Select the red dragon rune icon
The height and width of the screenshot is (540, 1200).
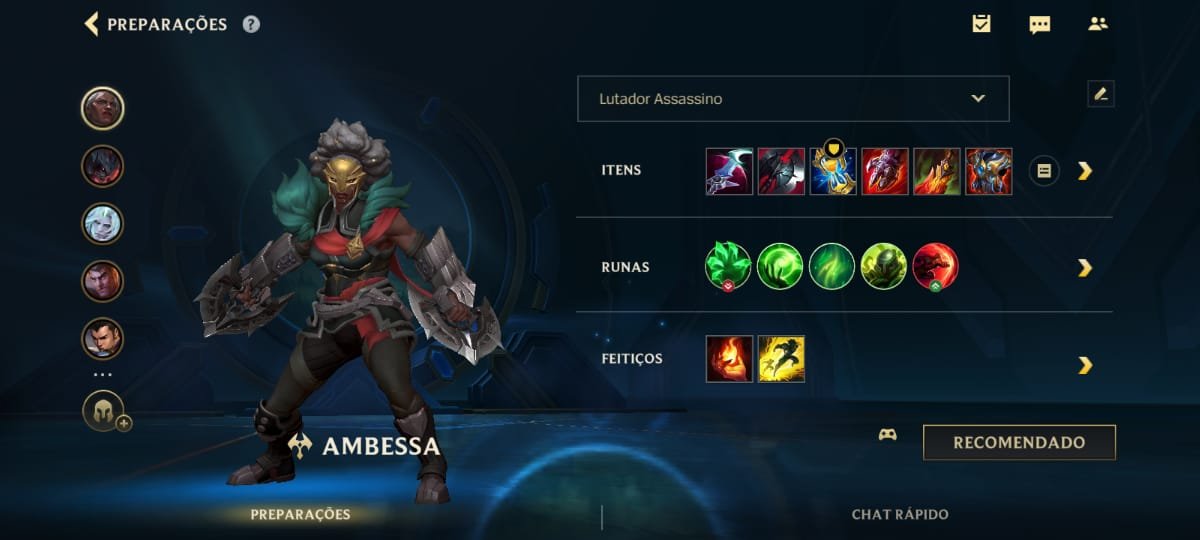[x=935, y=267]
